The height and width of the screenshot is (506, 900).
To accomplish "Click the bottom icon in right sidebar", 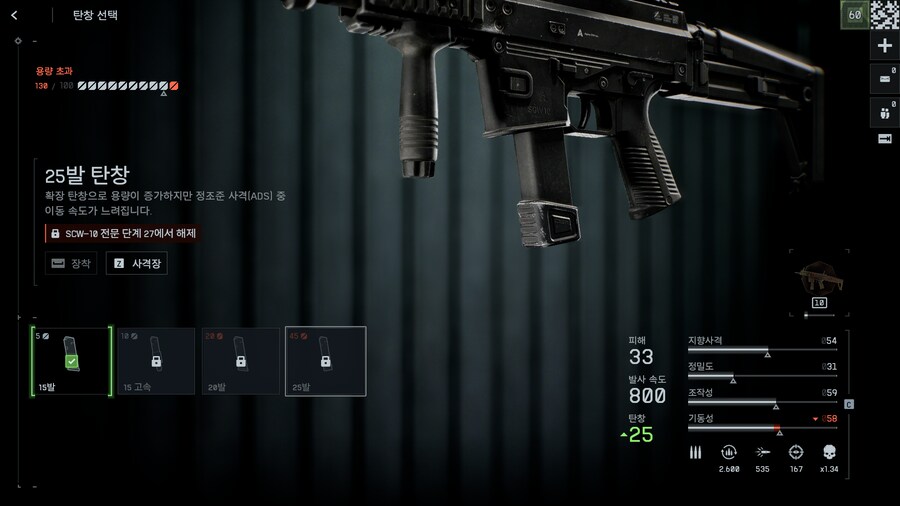I will pos(884,139).
